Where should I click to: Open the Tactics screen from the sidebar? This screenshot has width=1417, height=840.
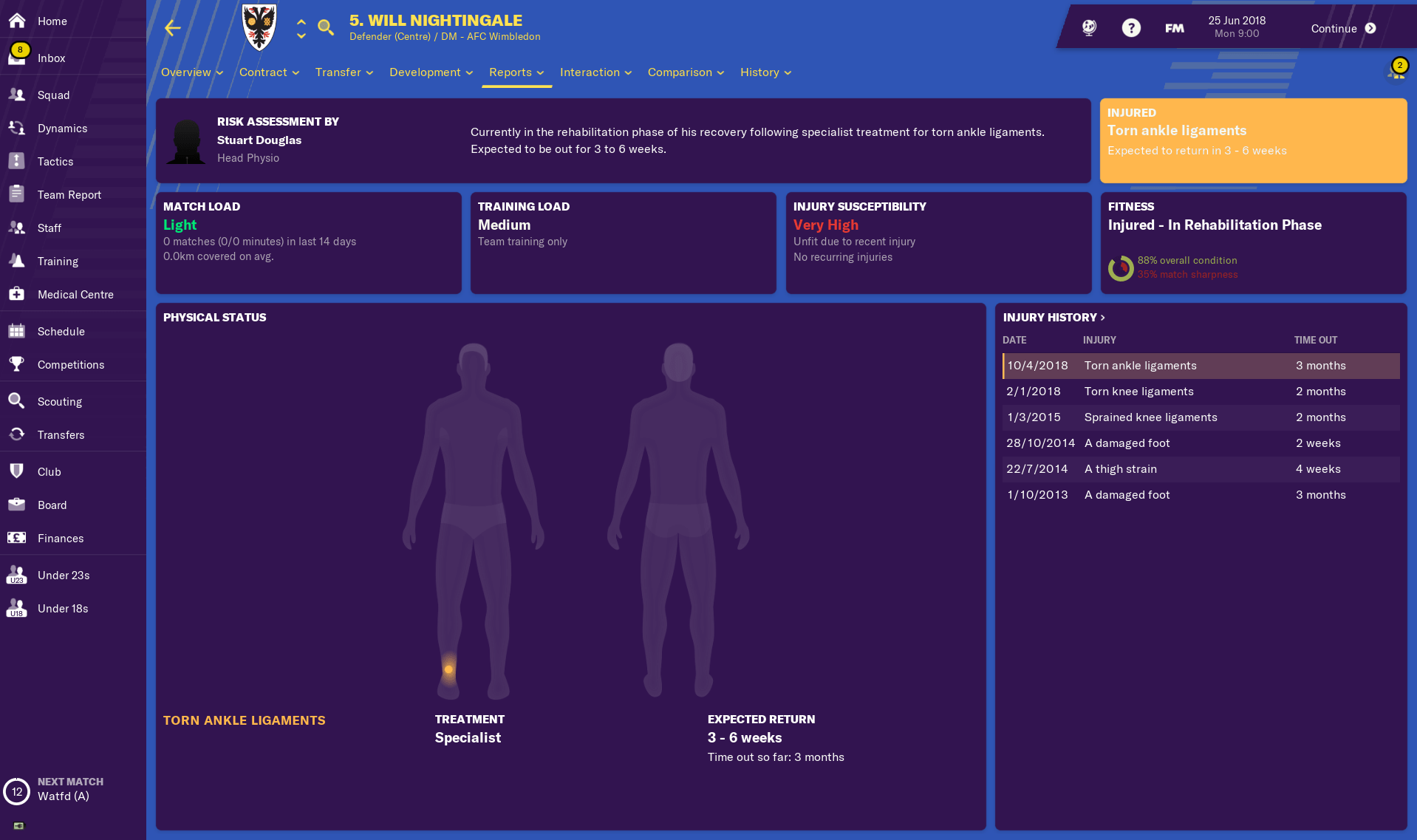(16, 161)
